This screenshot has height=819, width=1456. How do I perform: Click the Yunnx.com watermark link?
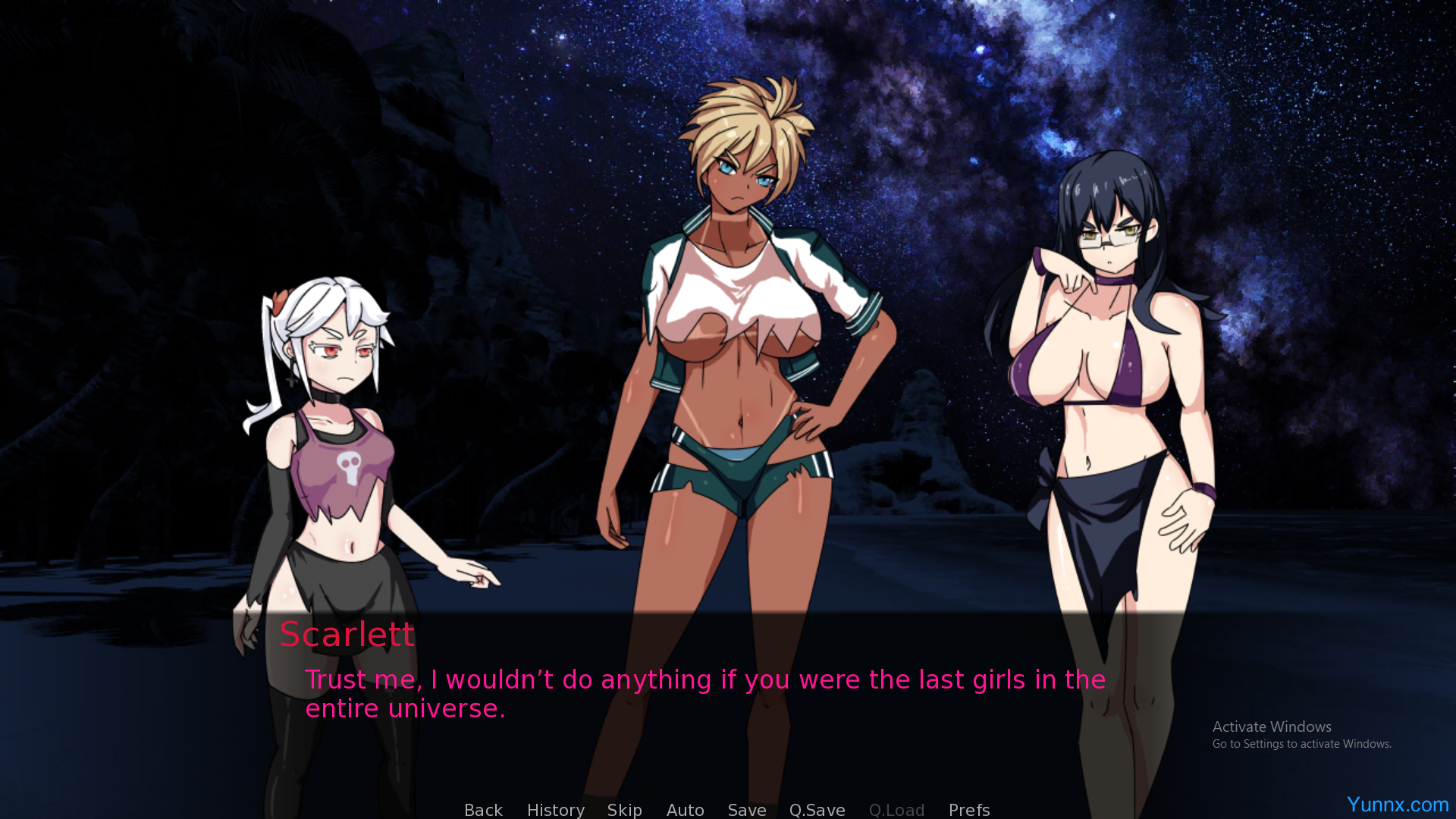click(x=1397, y=804)
